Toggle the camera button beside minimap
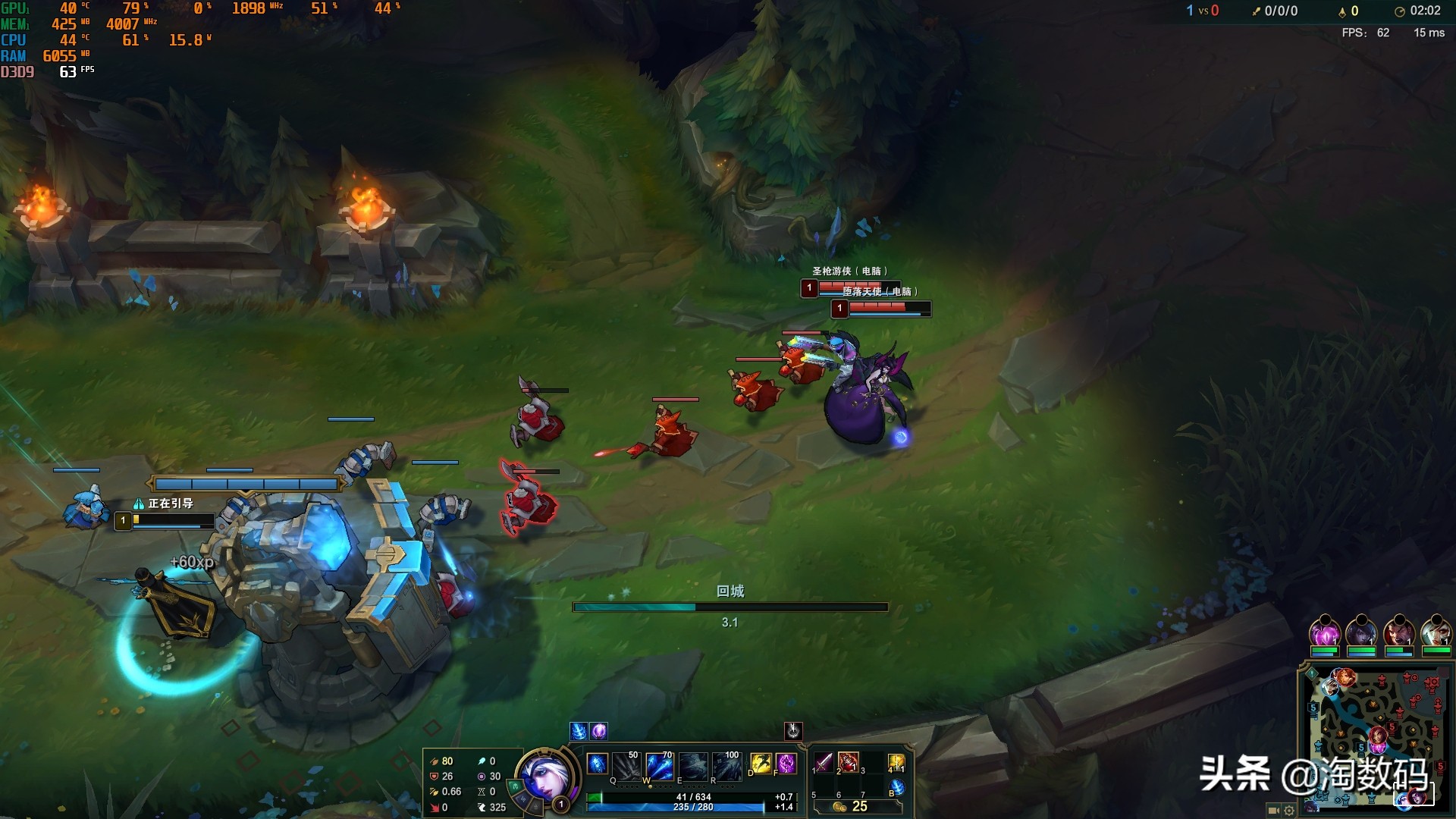Image resolution: width=1456 pixels, height=819 pixels. point(1274,810)
